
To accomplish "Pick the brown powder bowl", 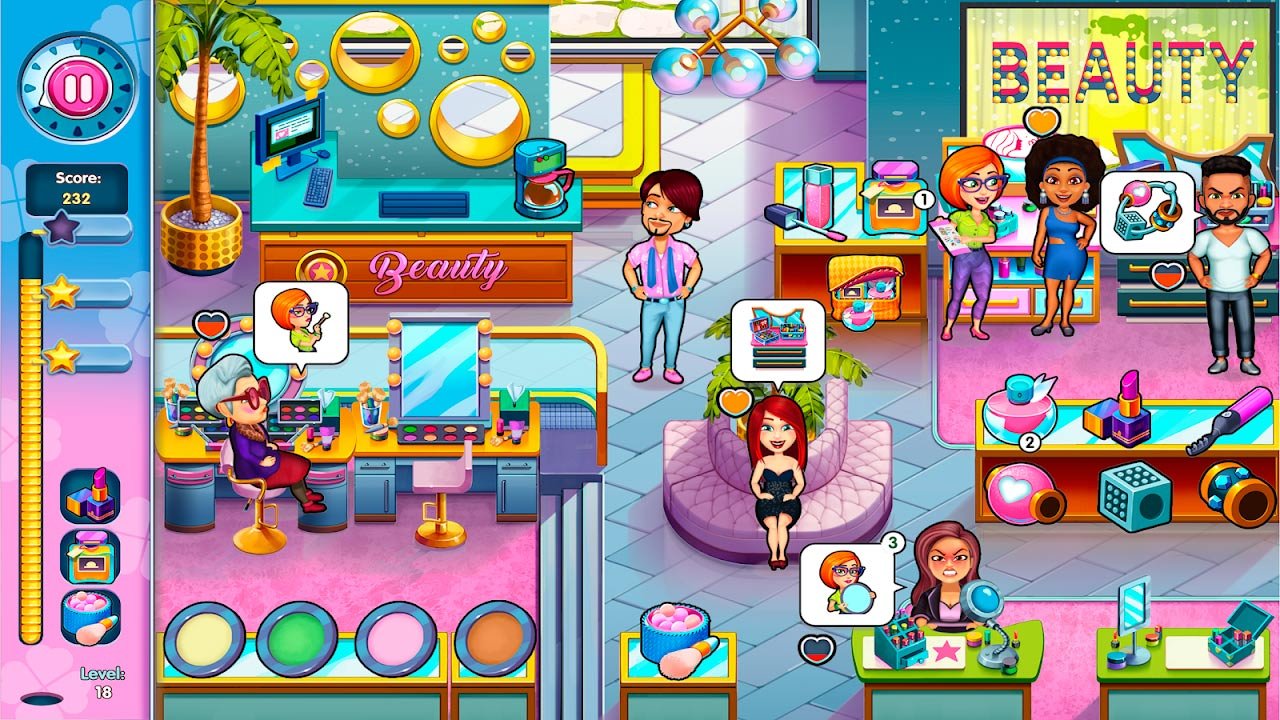I will [495, 638].
